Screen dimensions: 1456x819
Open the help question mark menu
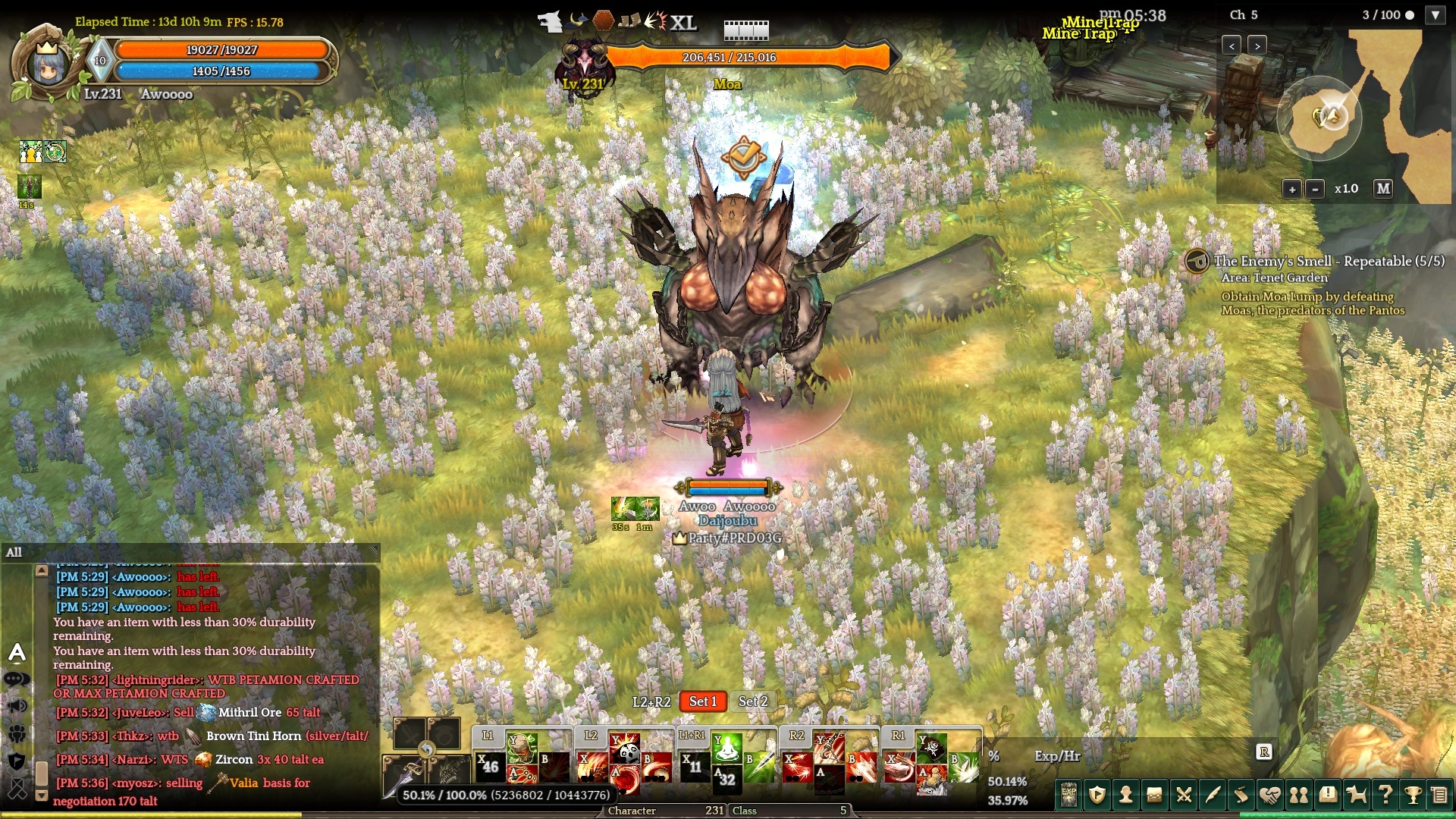pos(1385,795)
